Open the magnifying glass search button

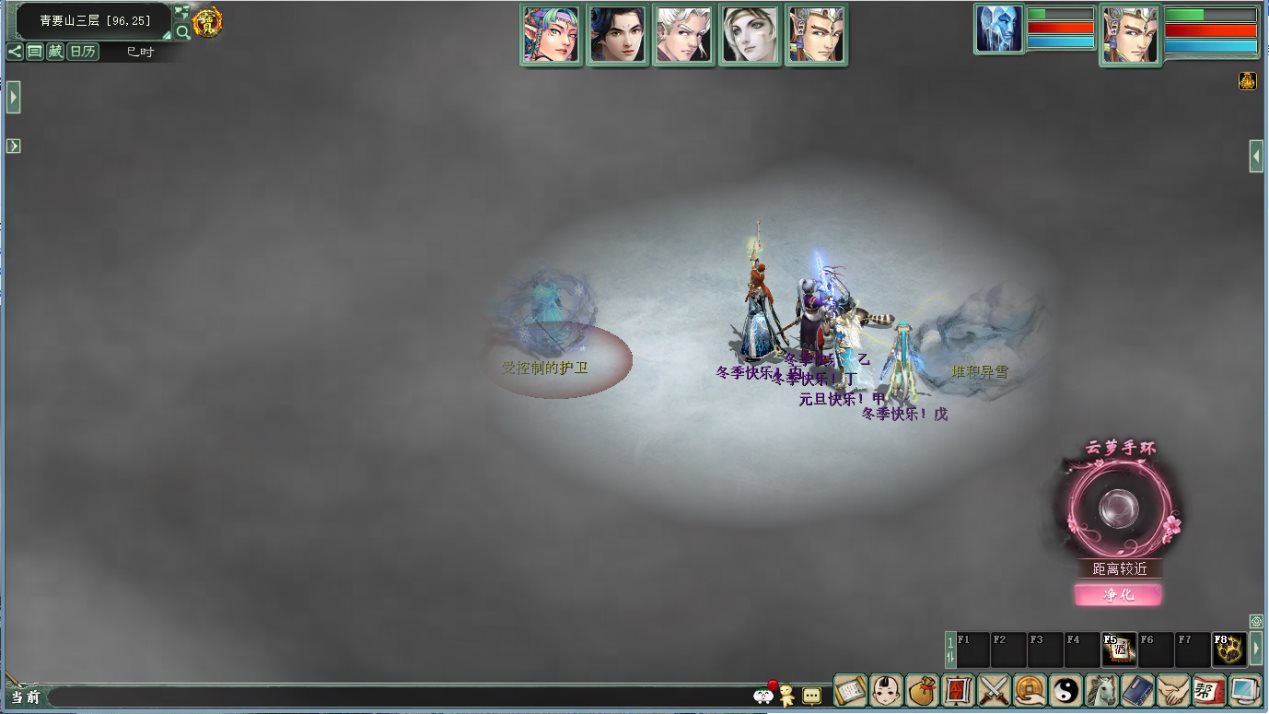183,32
